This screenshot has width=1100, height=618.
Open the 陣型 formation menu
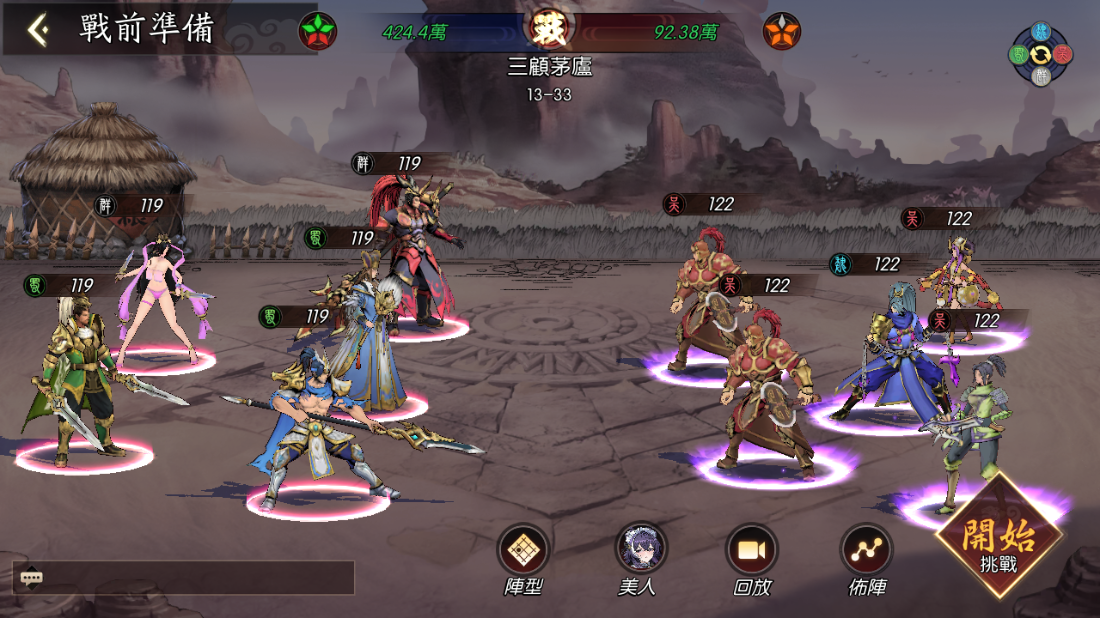point(523,549)
